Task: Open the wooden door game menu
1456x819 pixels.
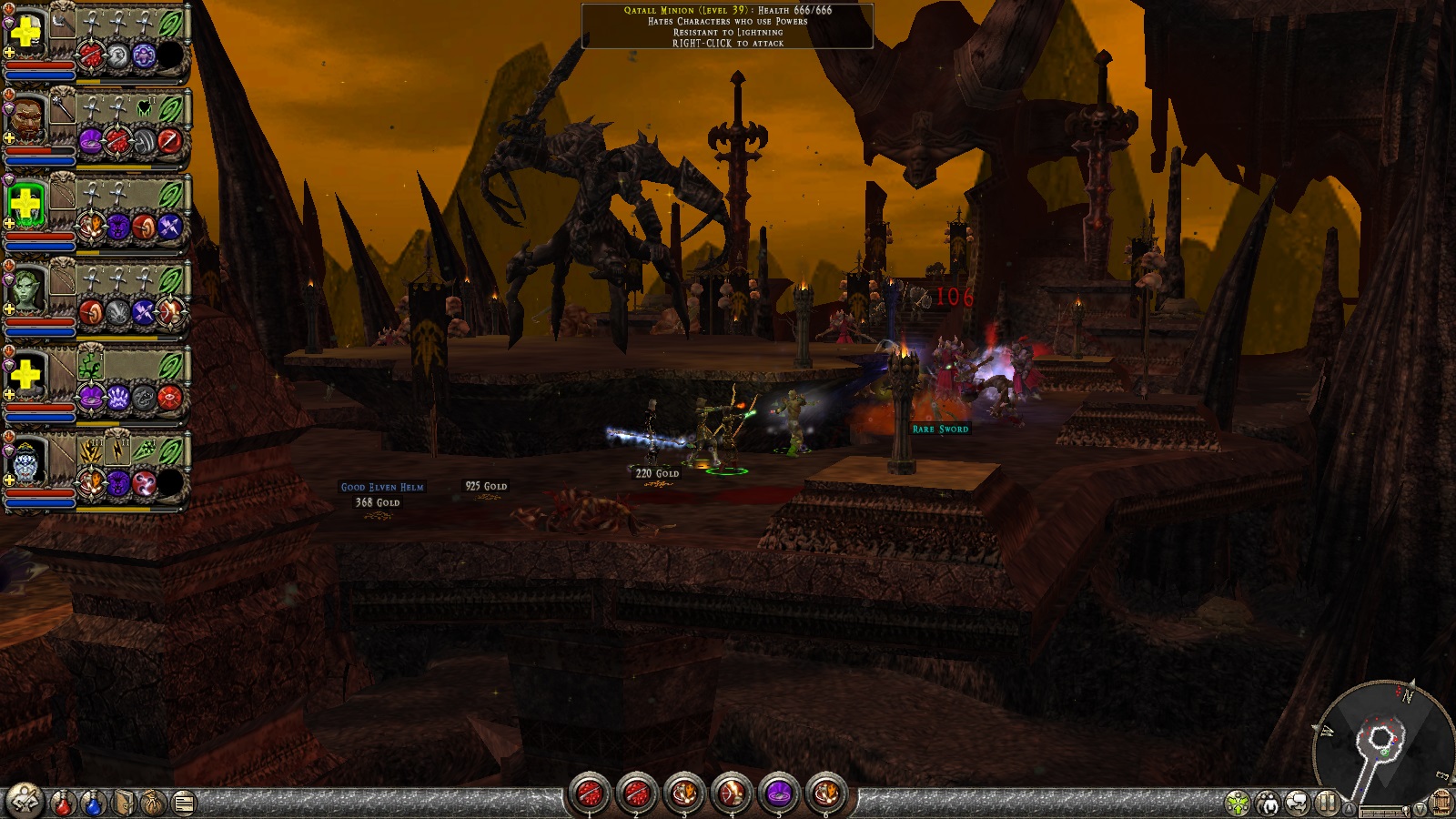Action: (1441, 804)
